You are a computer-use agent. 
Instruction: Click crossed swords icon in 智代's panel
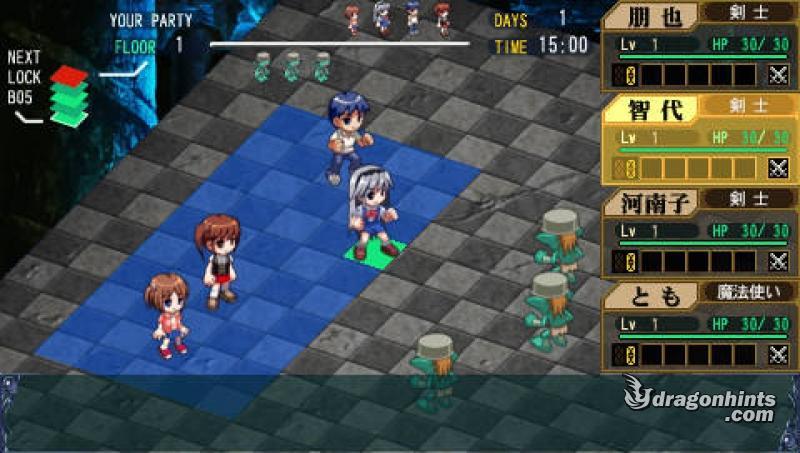[x=777, y=168]
